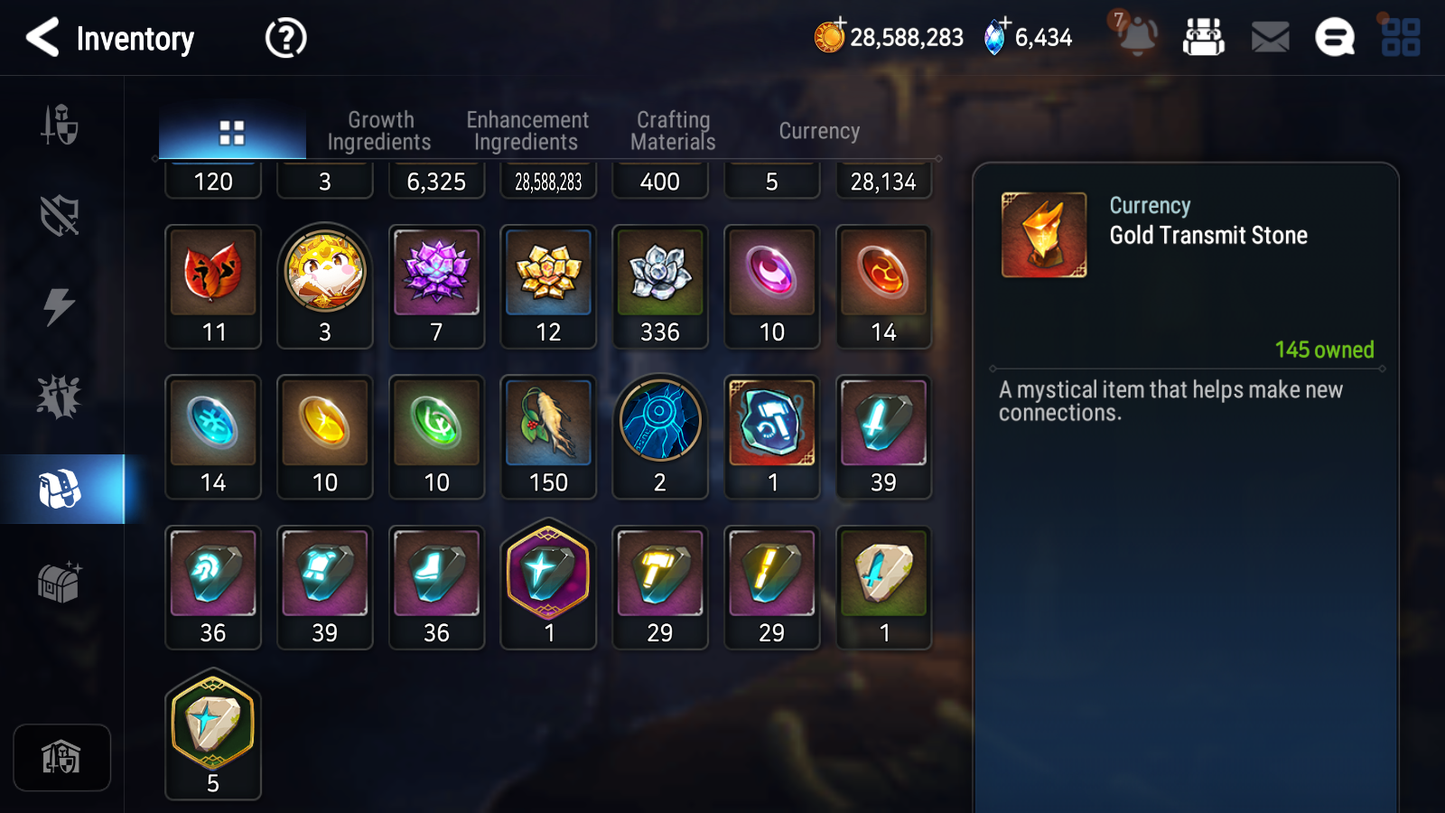Image resolution: width=1445 pixels, height=813 pixels.
Task: Go back using the Inventory back arrow
Action: pos(42,37)
